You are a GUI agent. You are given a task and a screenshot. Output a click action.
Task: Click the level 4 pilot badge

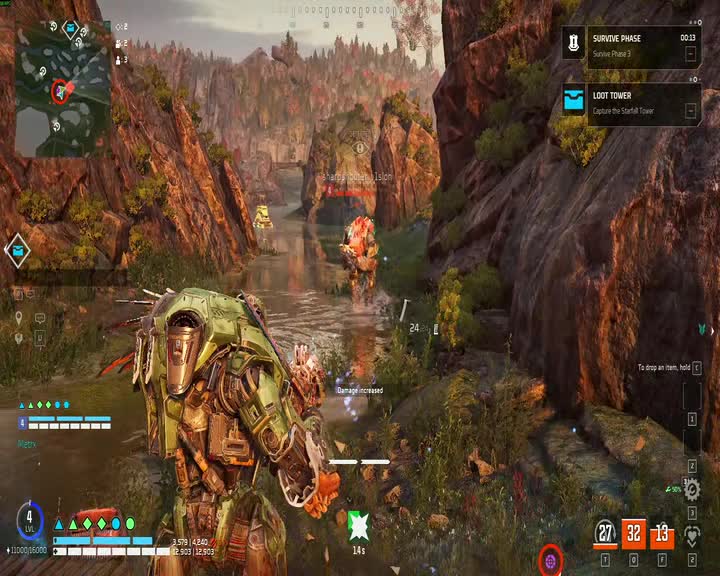(x=30, y=522)
